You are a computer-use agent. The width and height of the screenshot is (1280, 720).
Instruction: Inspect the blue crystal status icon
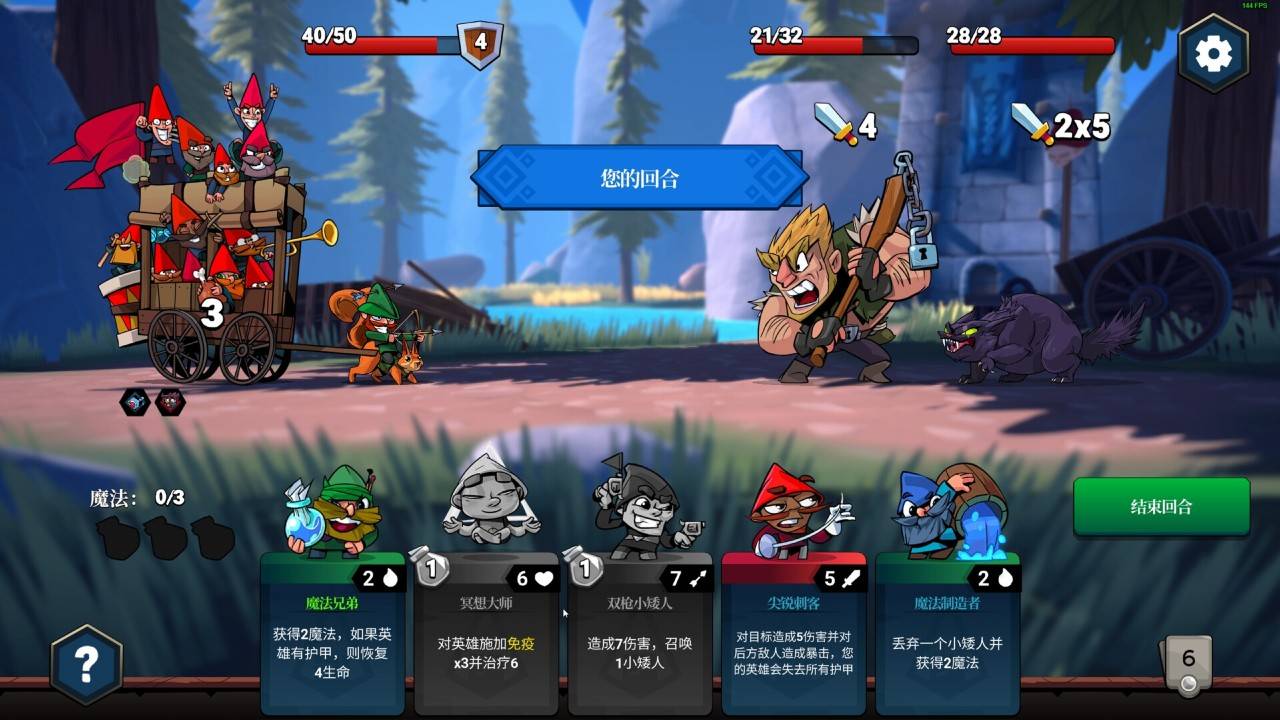[135, 402]
